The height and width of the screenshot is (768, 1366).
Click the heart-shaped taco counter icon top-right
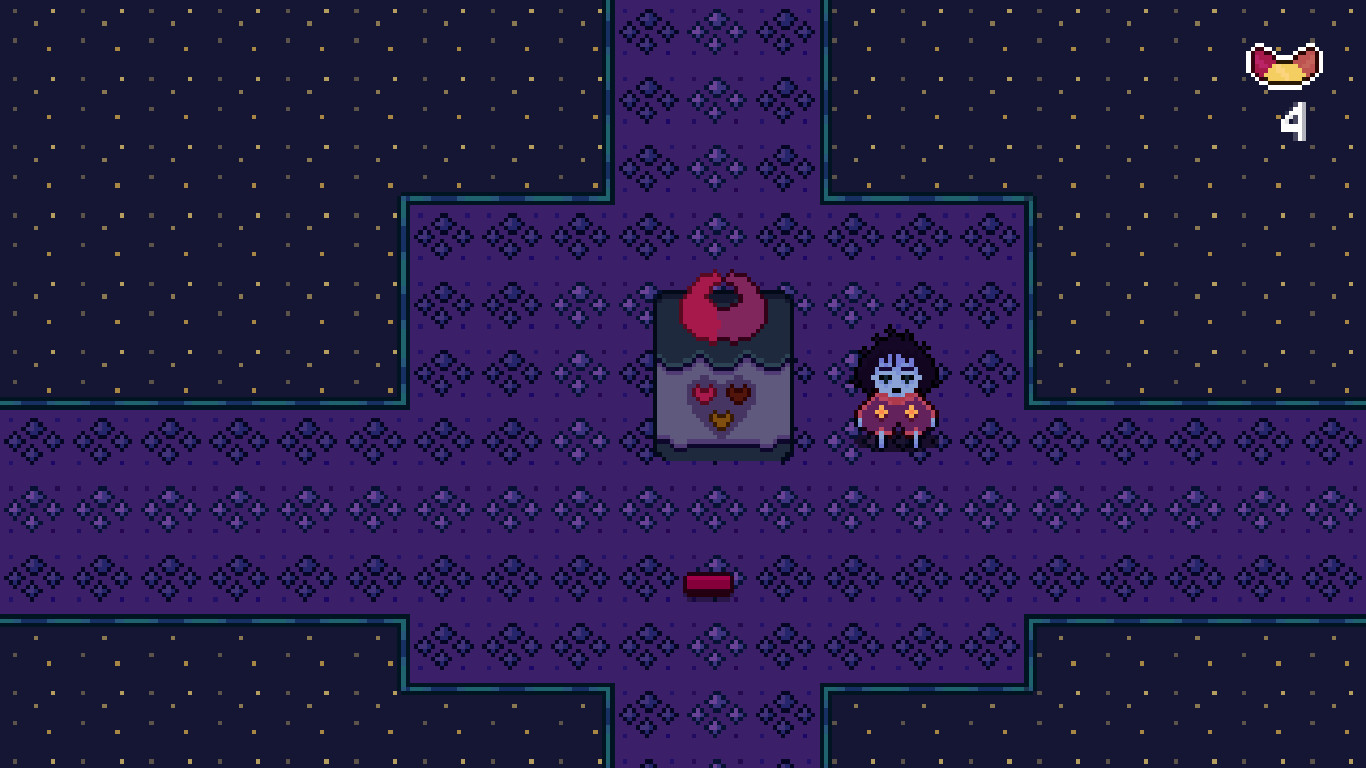(1283, 62)
